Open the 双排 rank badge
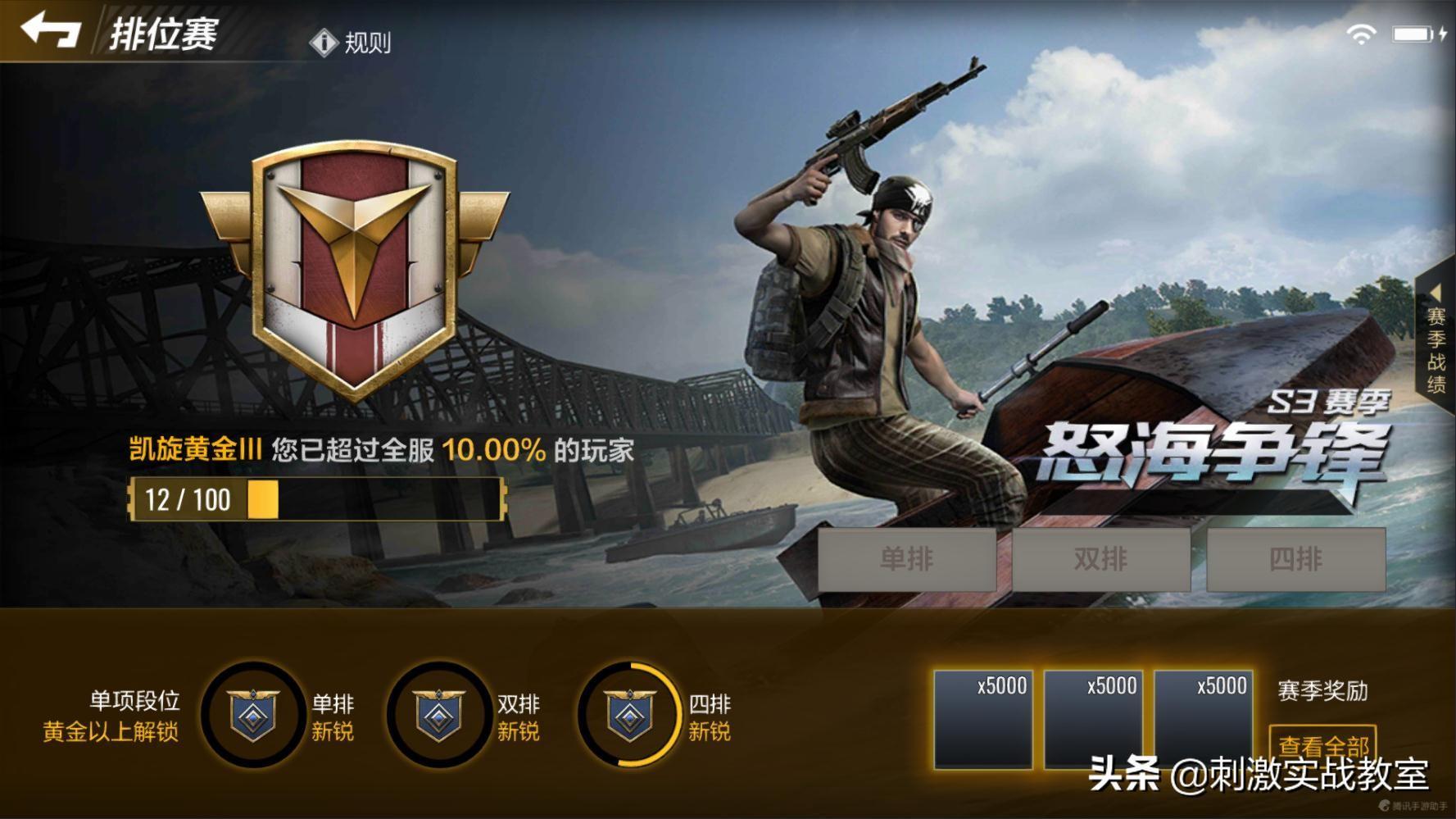The height and width of the screenshot is (819, 1456). point(439,714)
